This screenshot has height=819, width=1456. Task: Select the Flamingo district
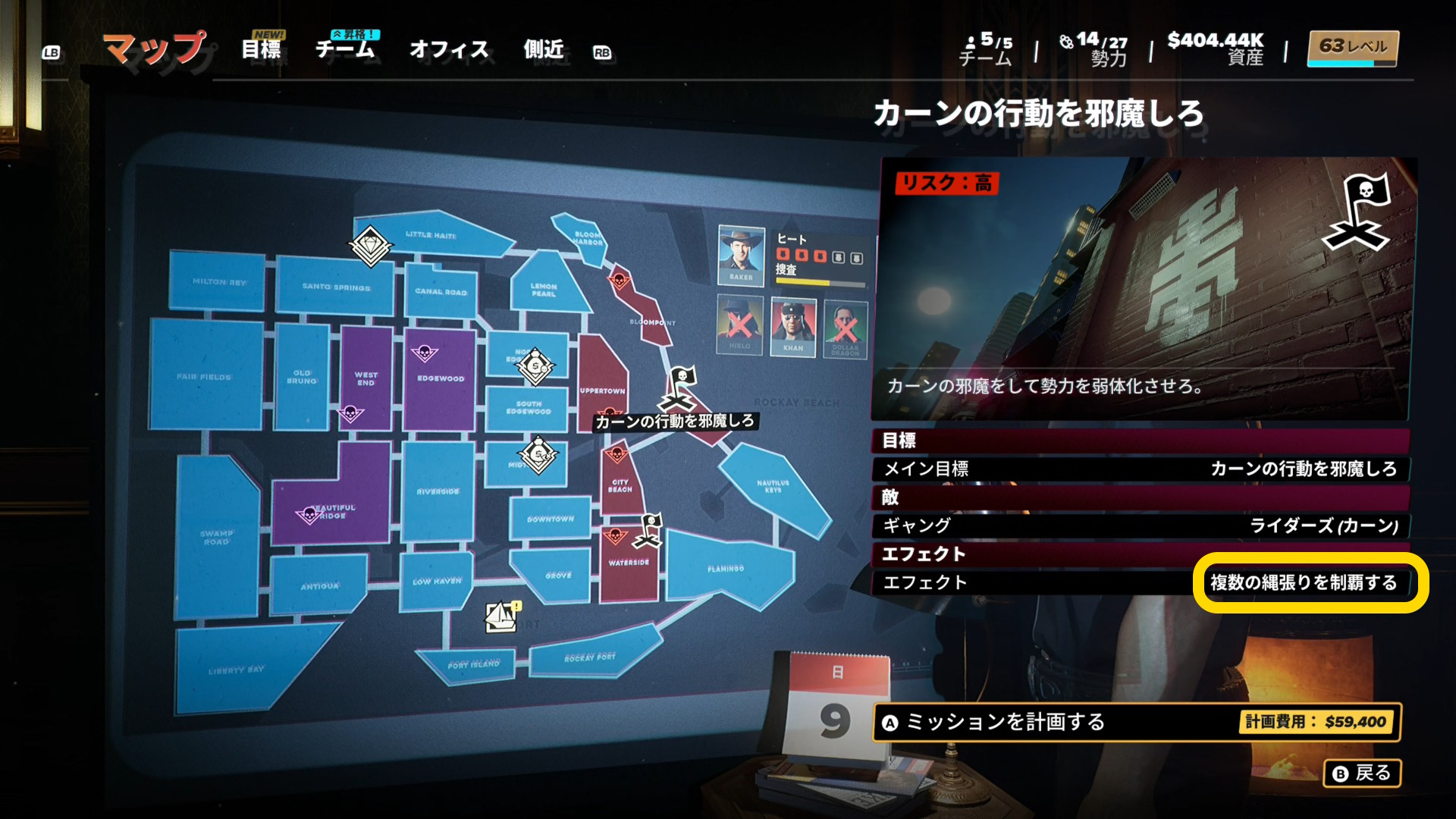(x=726, y=569)
